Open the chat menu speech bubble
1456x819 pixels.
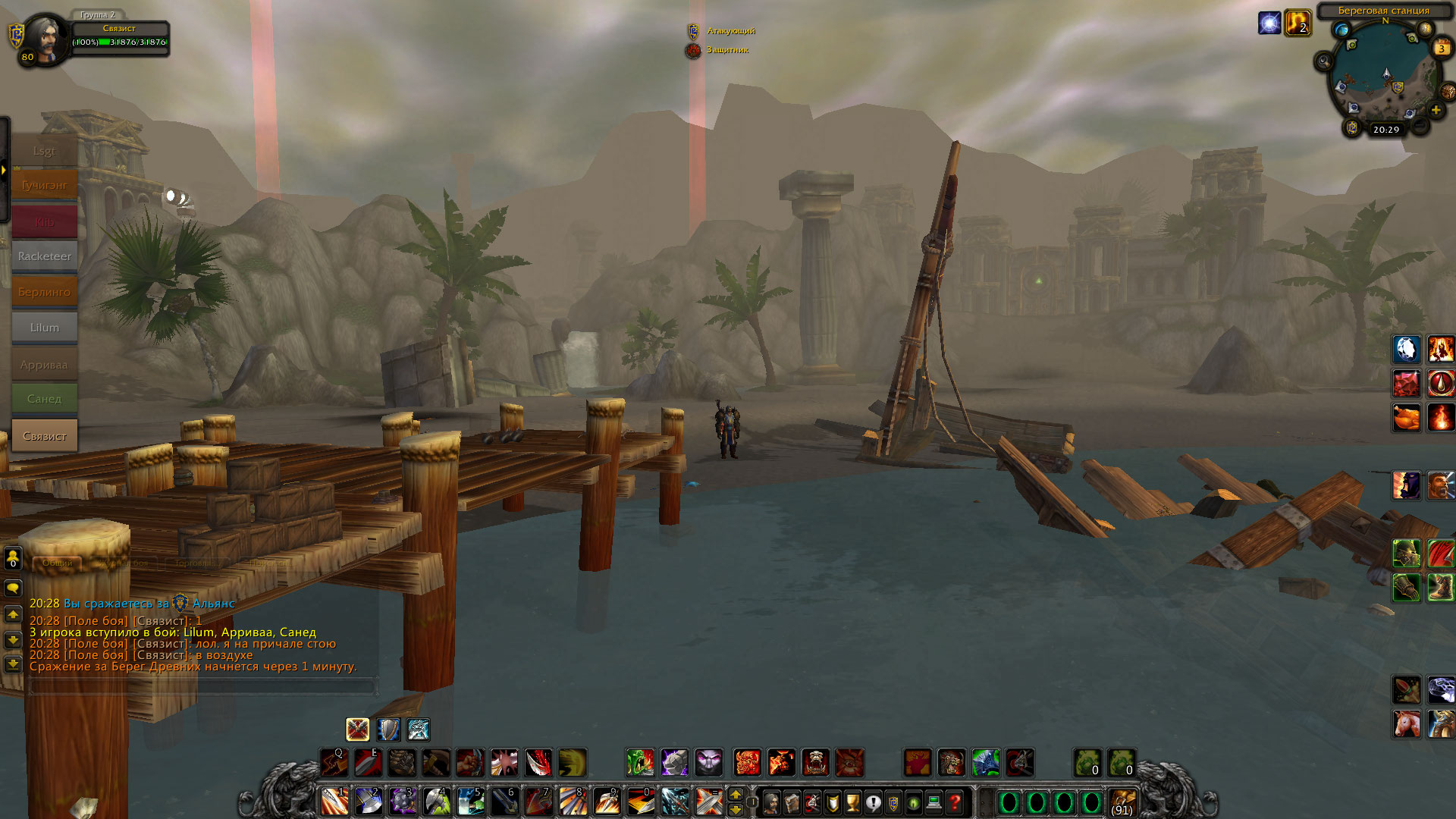click(x=13, y=588)
